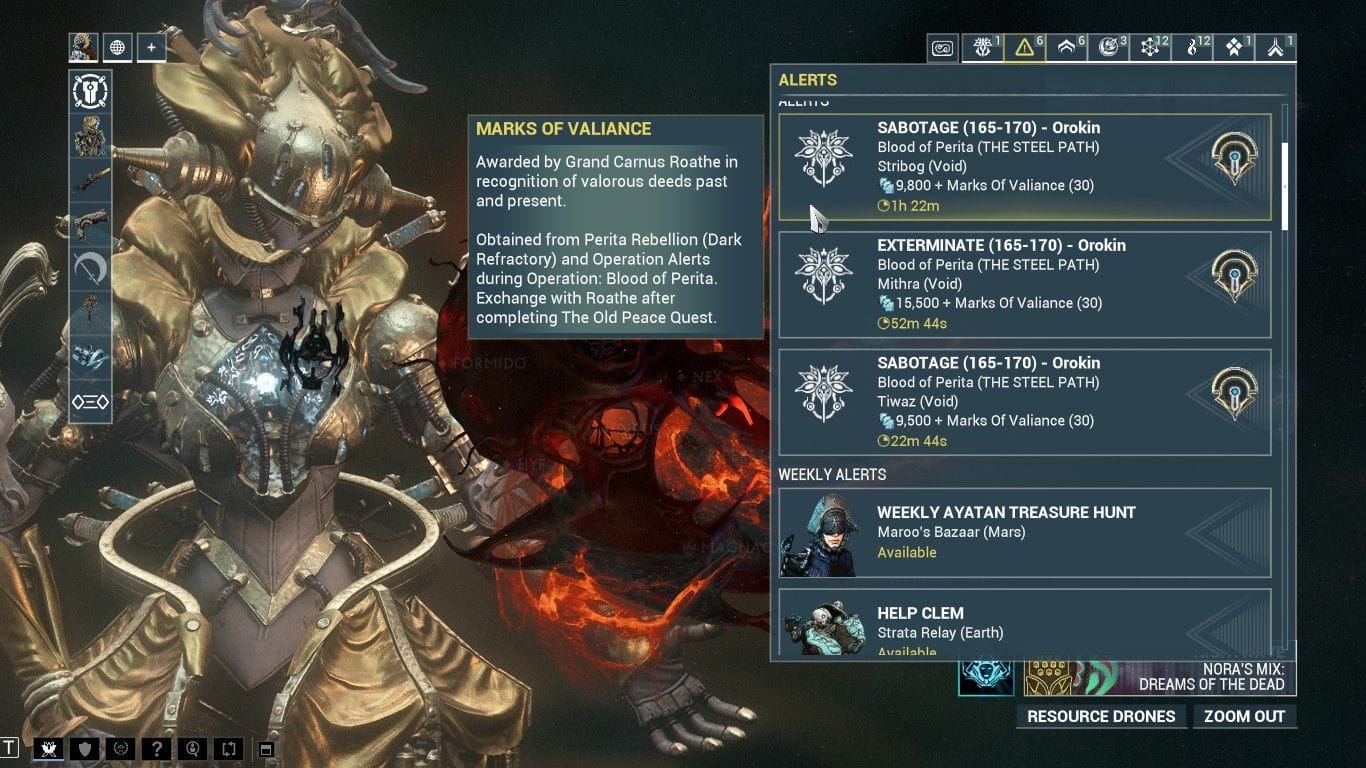1366x768 pixels.
Task: Click the looped camera capture icon in top bar
Action: [942, 47]
